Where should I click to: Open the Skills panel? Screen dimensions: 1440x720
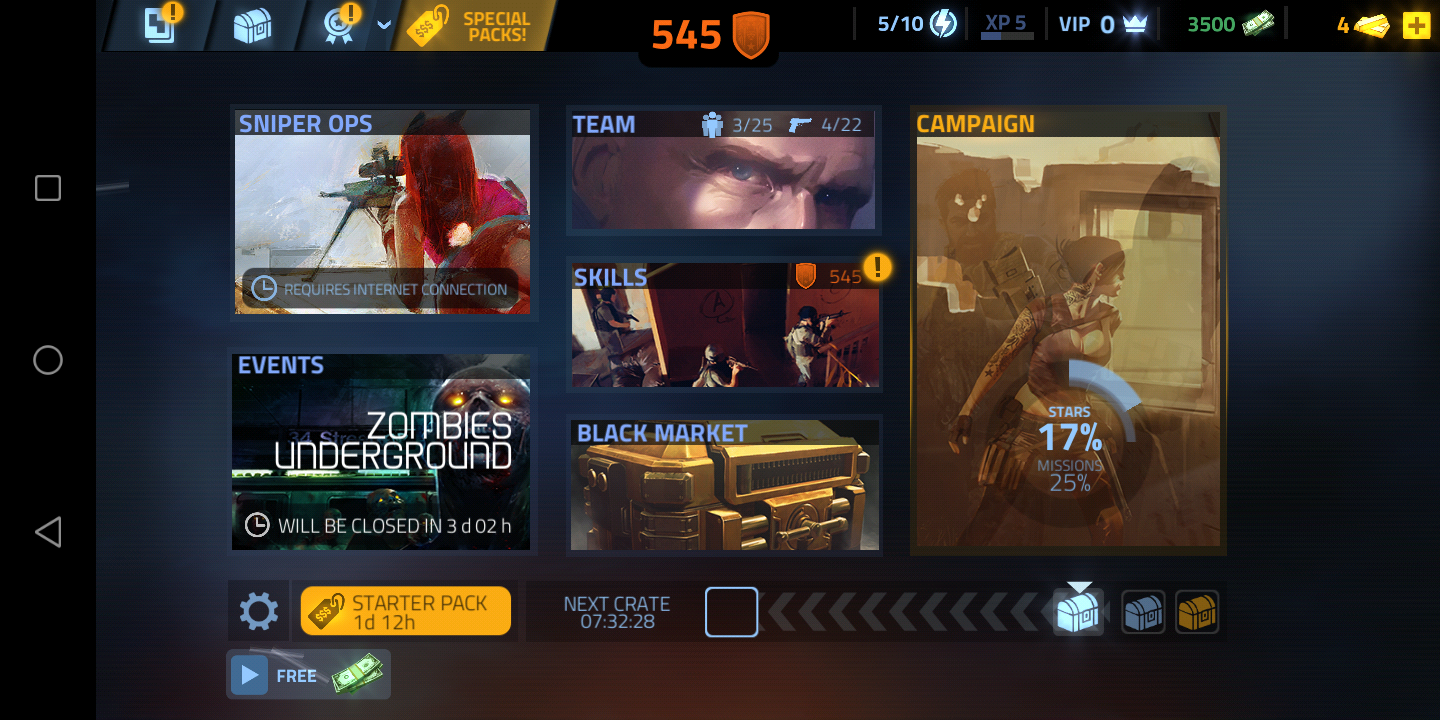pyautogui.click(x=724, y=325)
